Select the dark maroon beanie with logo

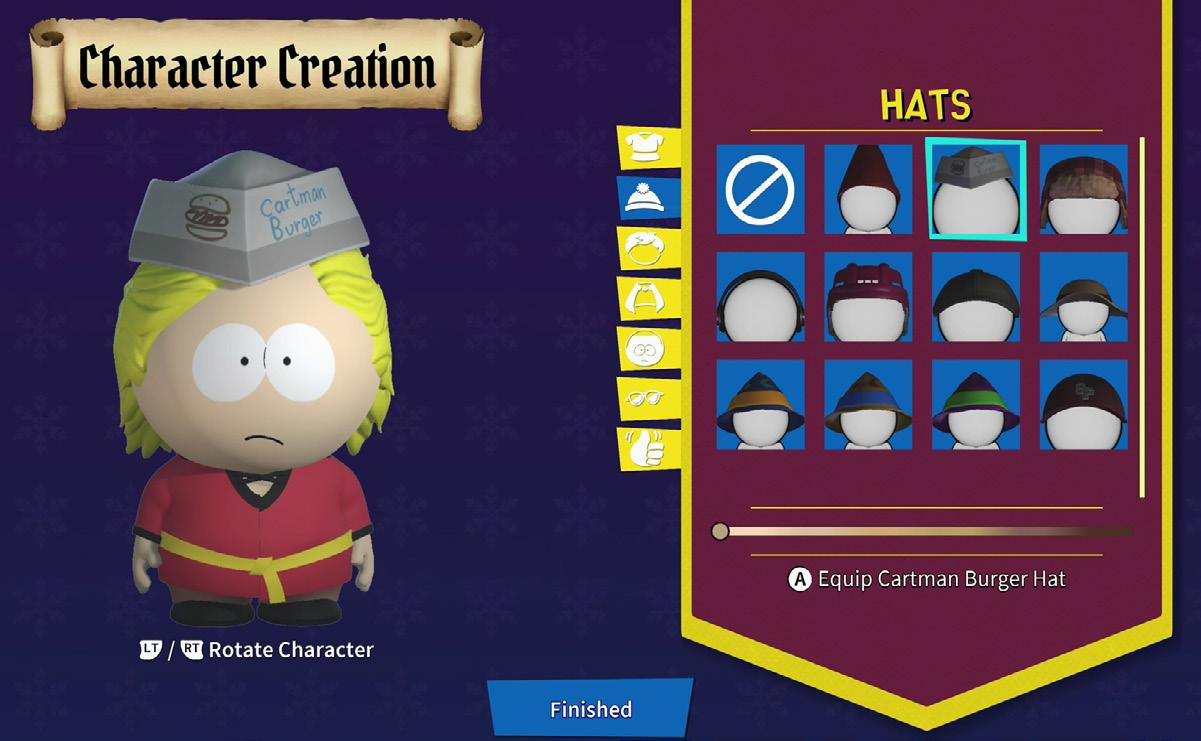point(1084,405)
